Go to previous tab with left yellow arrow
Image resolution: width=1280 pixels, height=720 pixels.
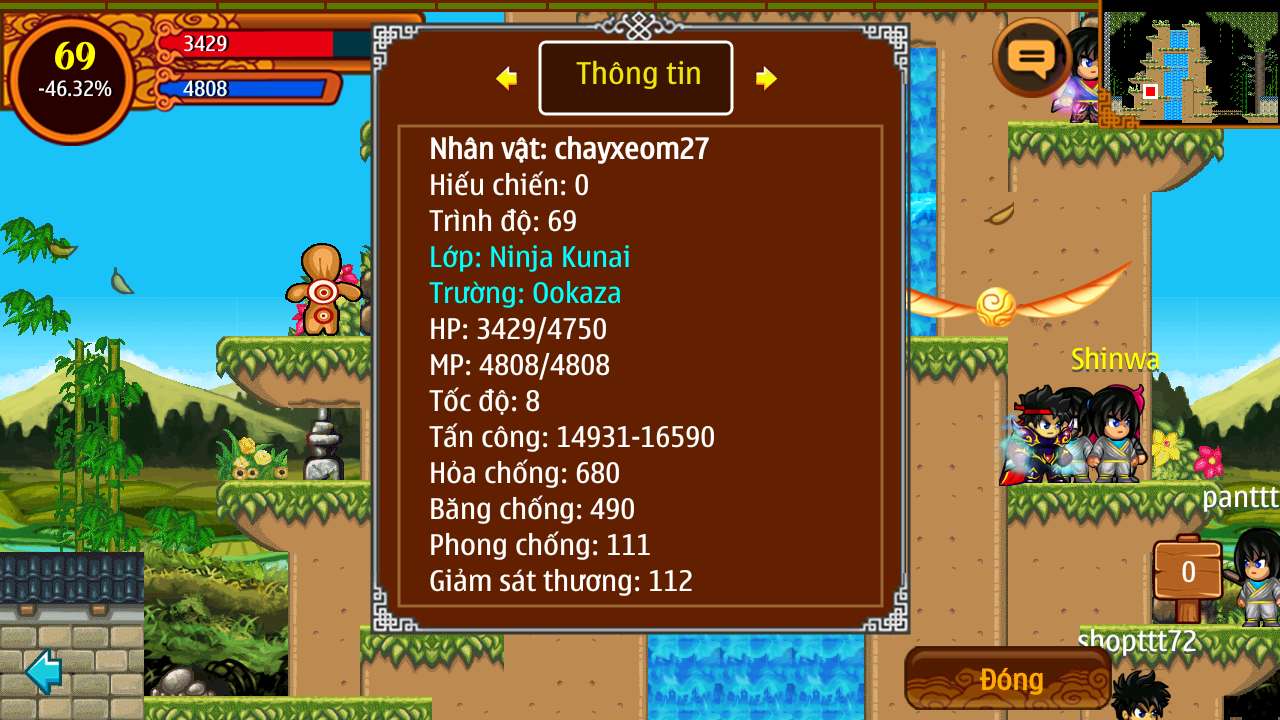507,78
